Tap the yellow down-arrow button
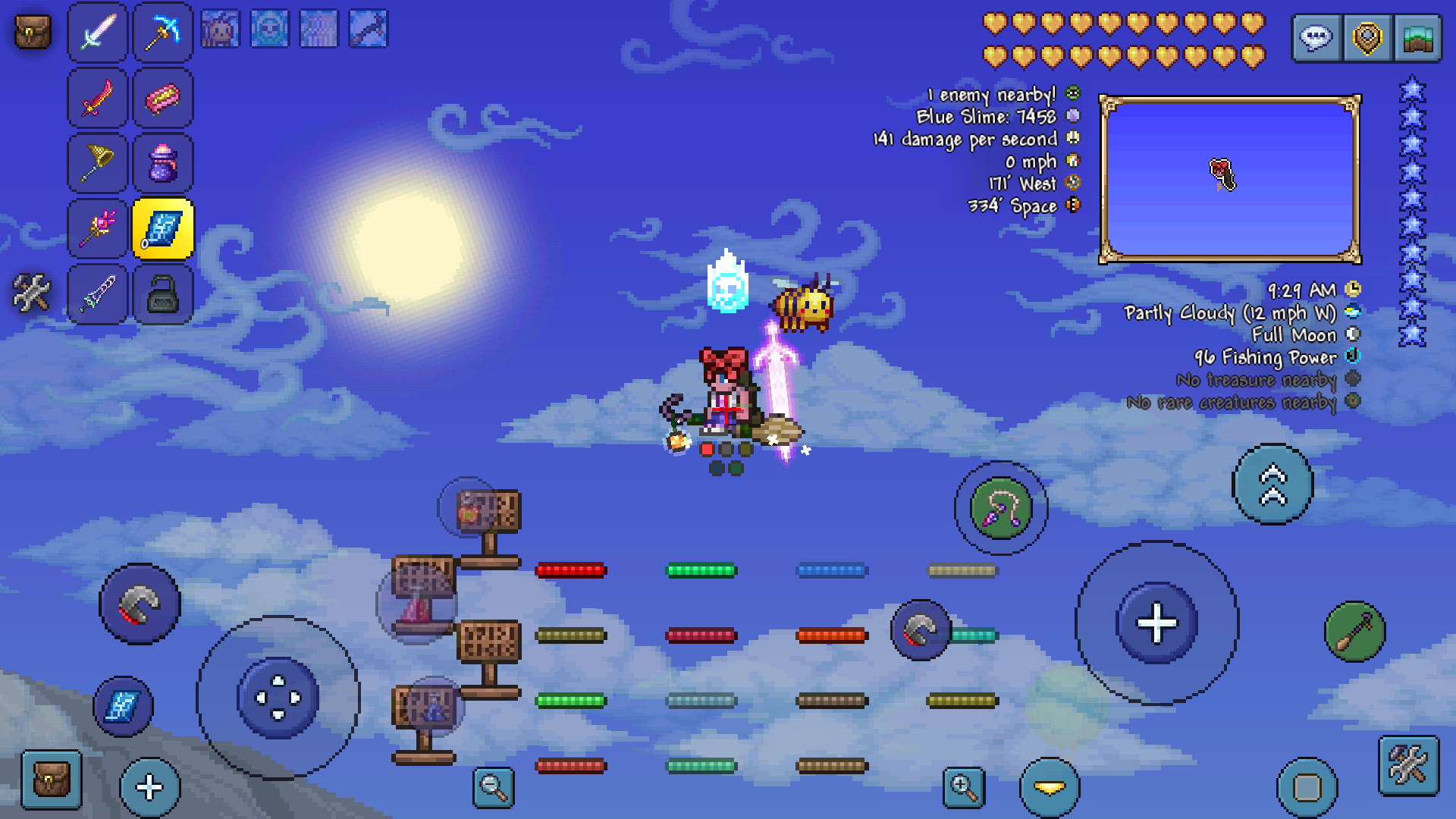The width and height of the screenshot is (1456, 819). (x=1050, y=789)
